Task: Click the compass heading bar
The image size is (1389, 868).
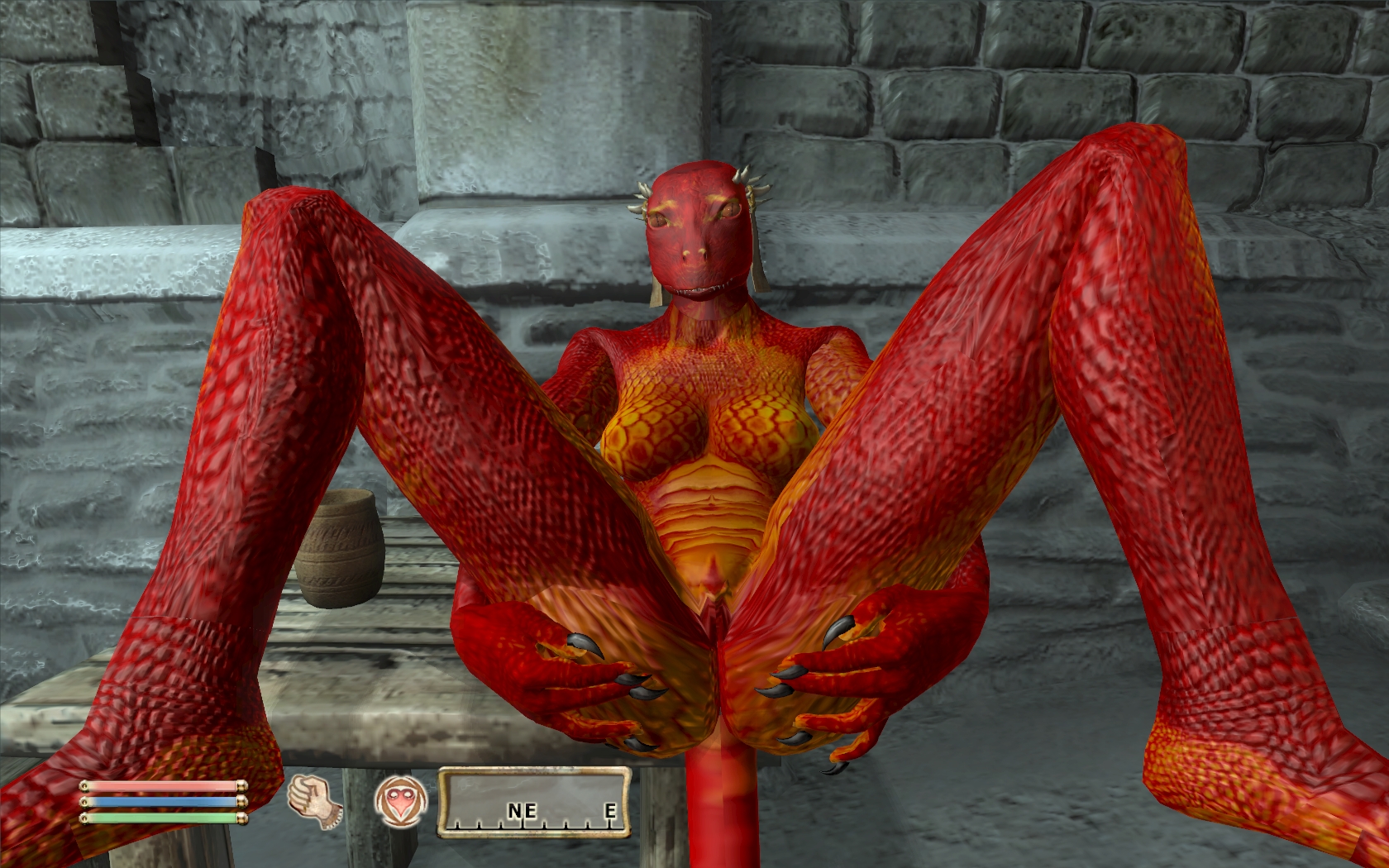Action: [x=533, y=802]
